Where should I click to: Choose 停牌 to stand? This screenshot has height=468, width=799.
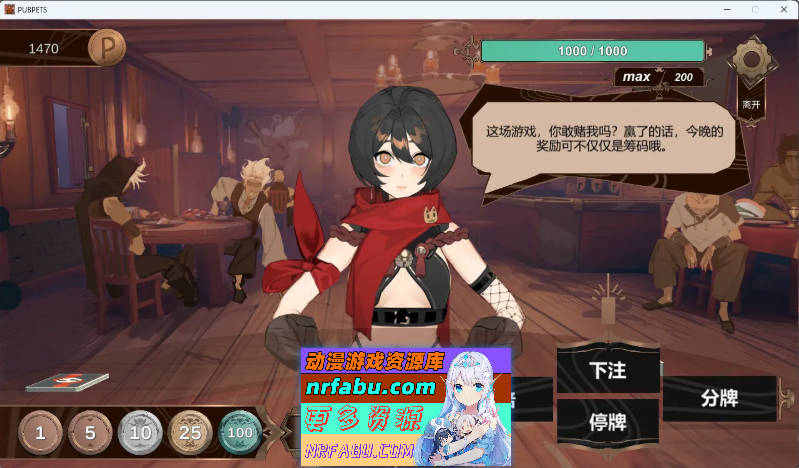pyautogui.click(x=607, y=421)
